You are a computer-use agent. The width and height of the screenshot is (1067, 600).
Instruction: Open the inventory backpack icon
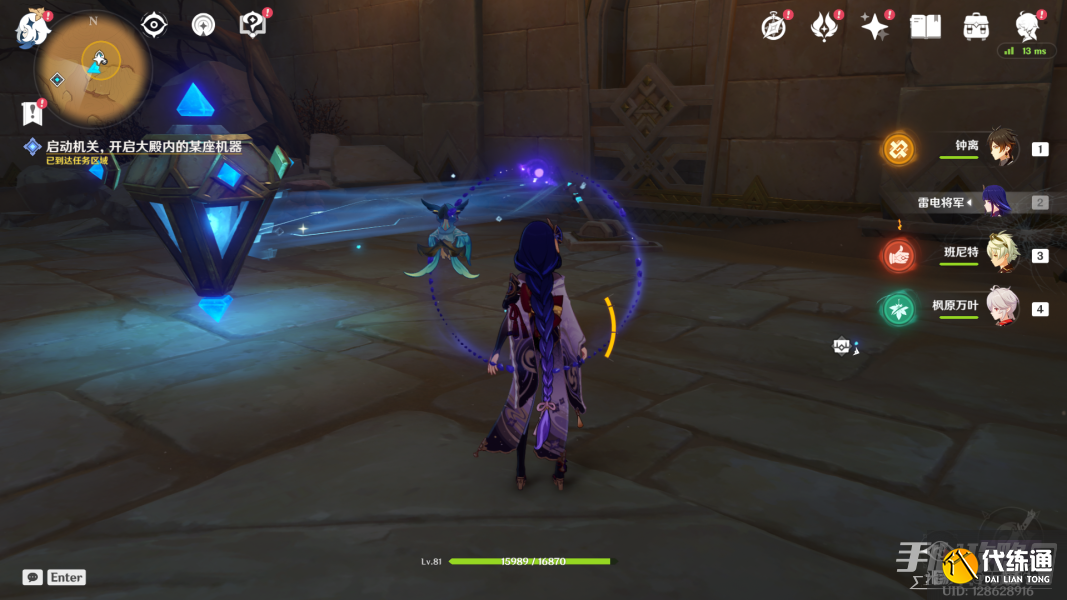click(x=976, y=27)
